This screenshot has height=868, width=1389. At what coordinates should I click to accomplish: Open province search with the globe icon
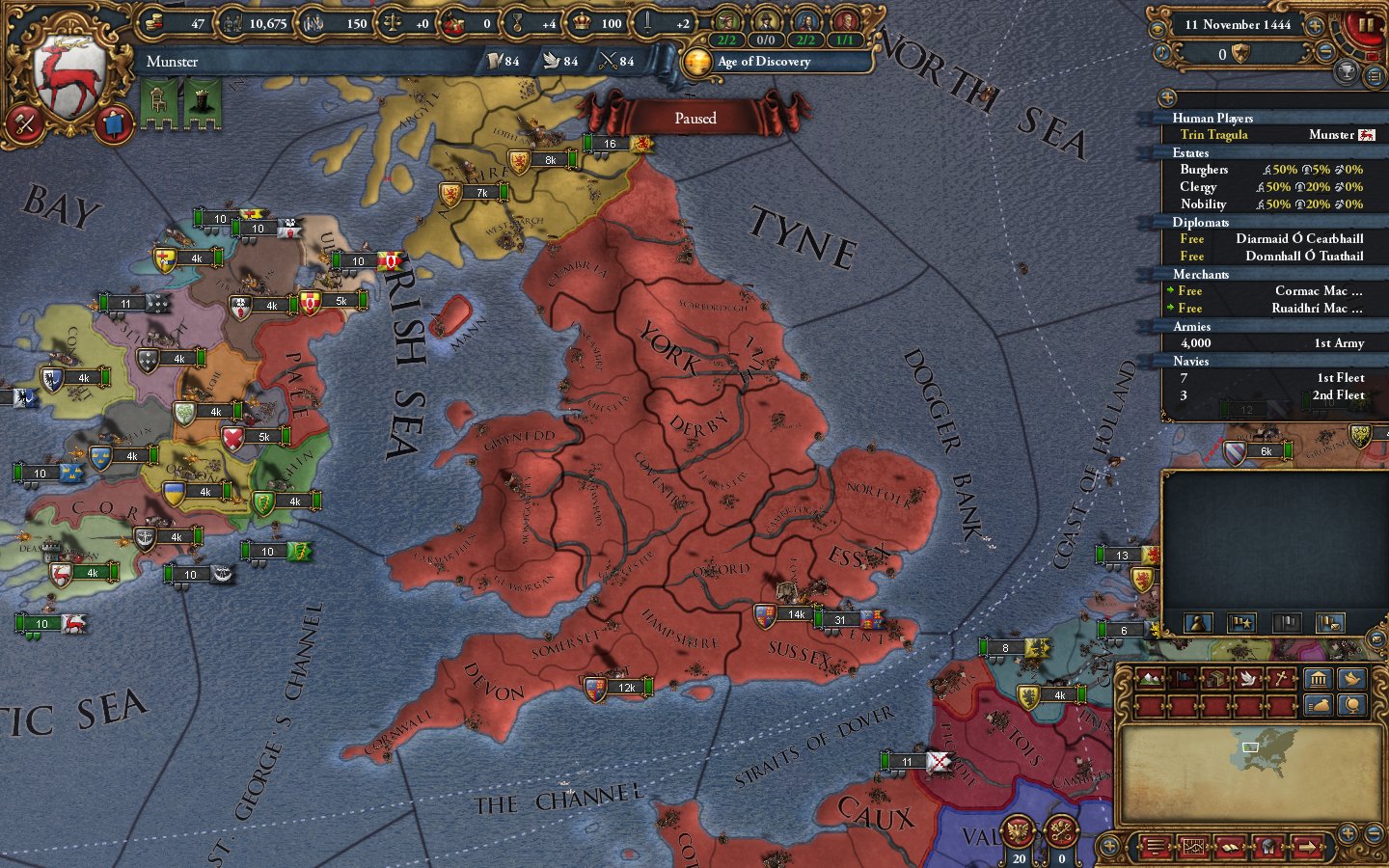[x=1351, y=706]
